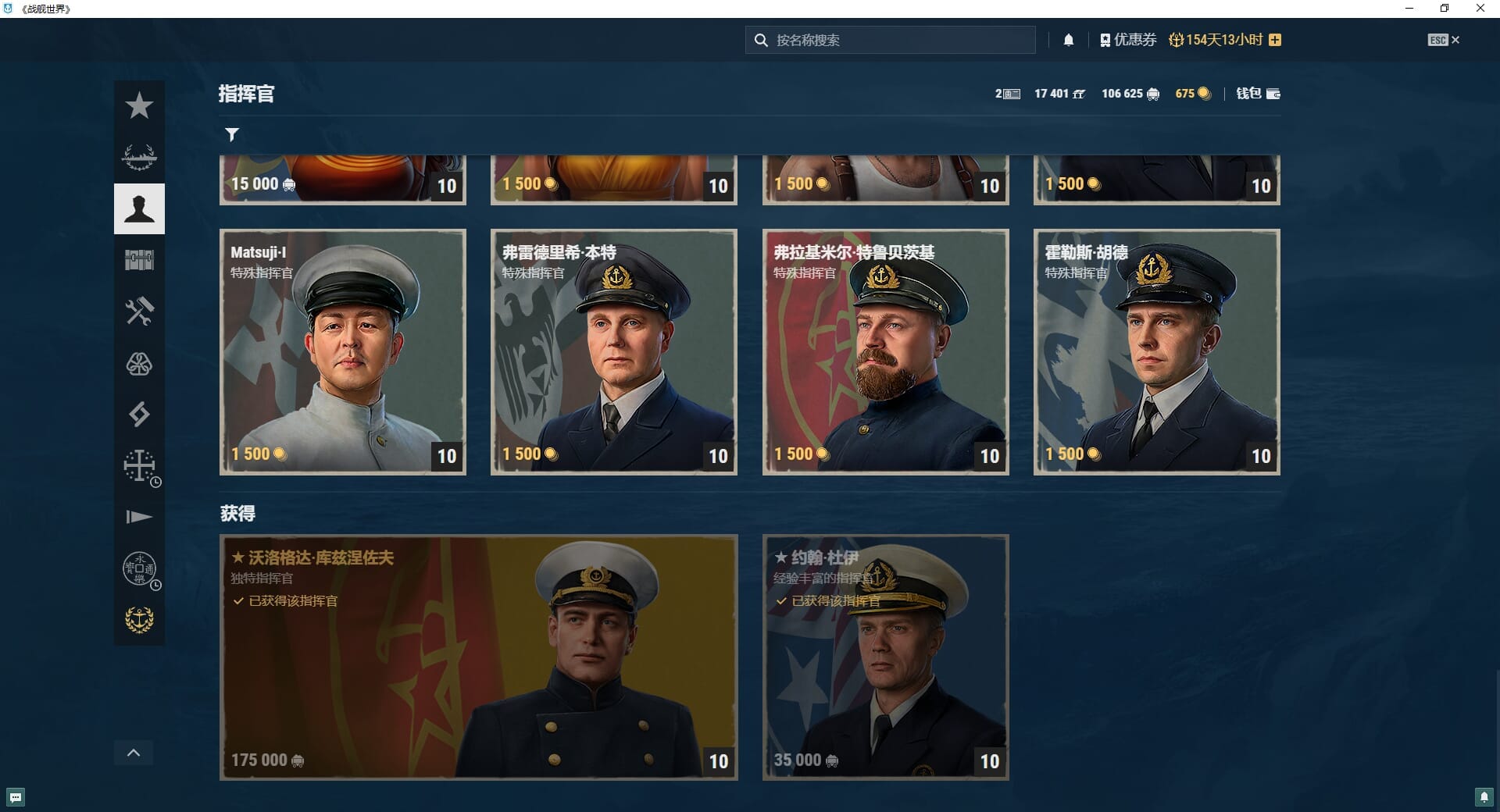1500x812 pixels.
Task: Select commander Matsuji-I card
Action: 342,351
